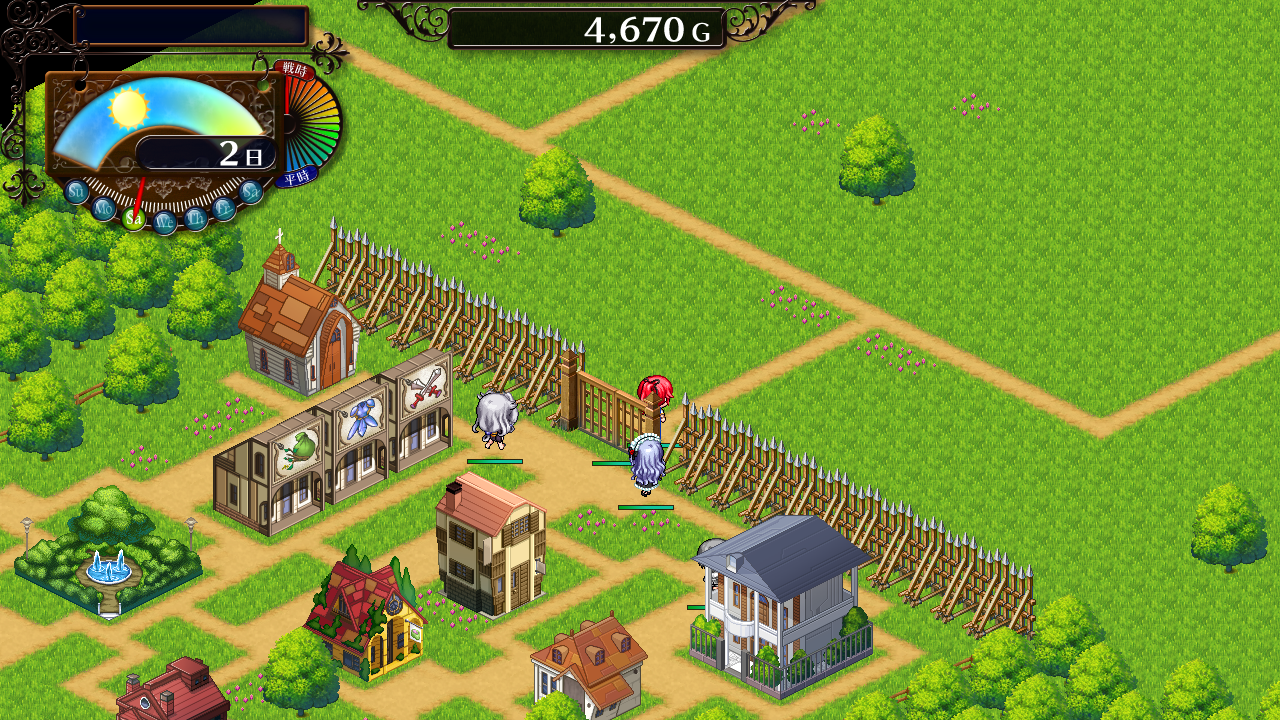1280x720 pixels.
Task: Click the blue 平時 peacetime label
Action: tap(297, 178)
